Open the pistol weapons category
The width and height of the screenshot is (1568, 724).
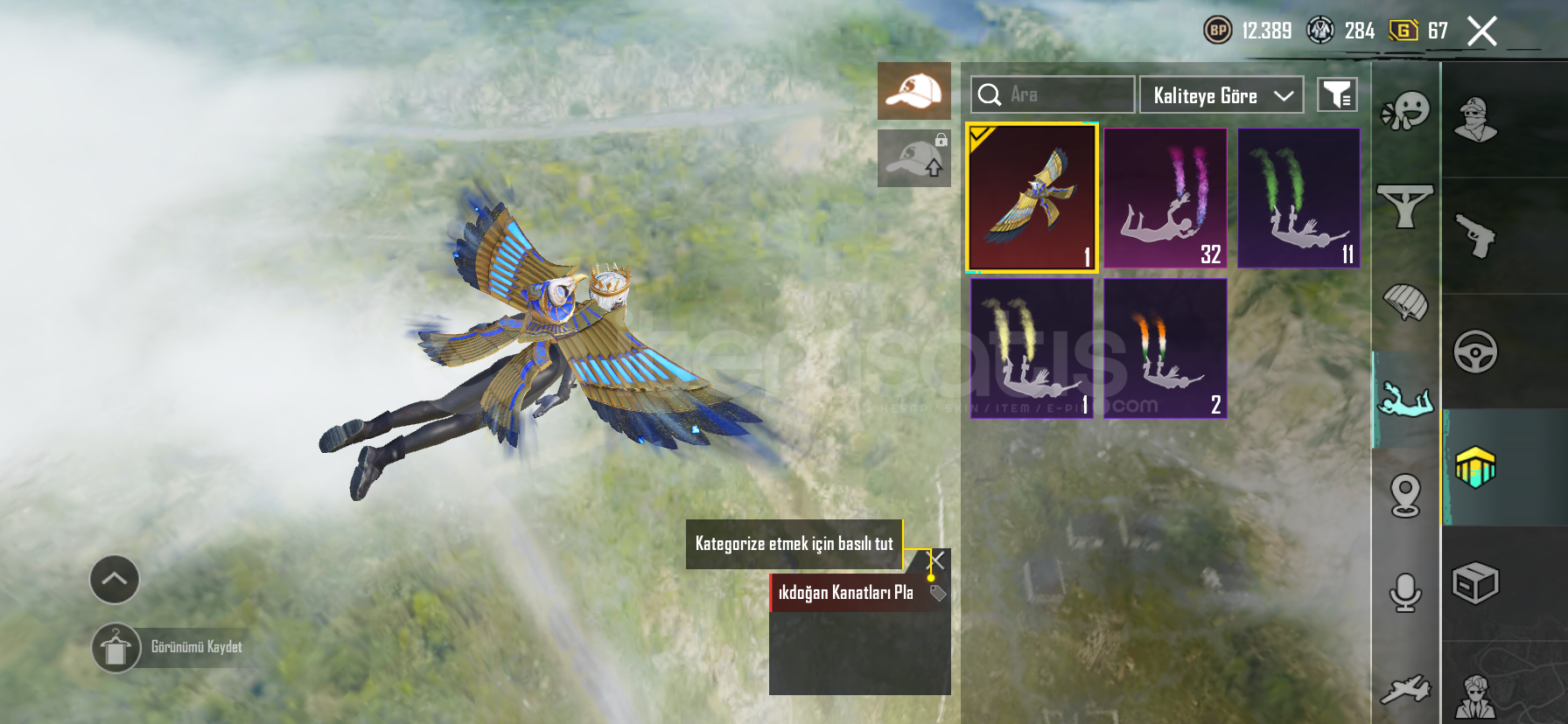pos(1476,235)
